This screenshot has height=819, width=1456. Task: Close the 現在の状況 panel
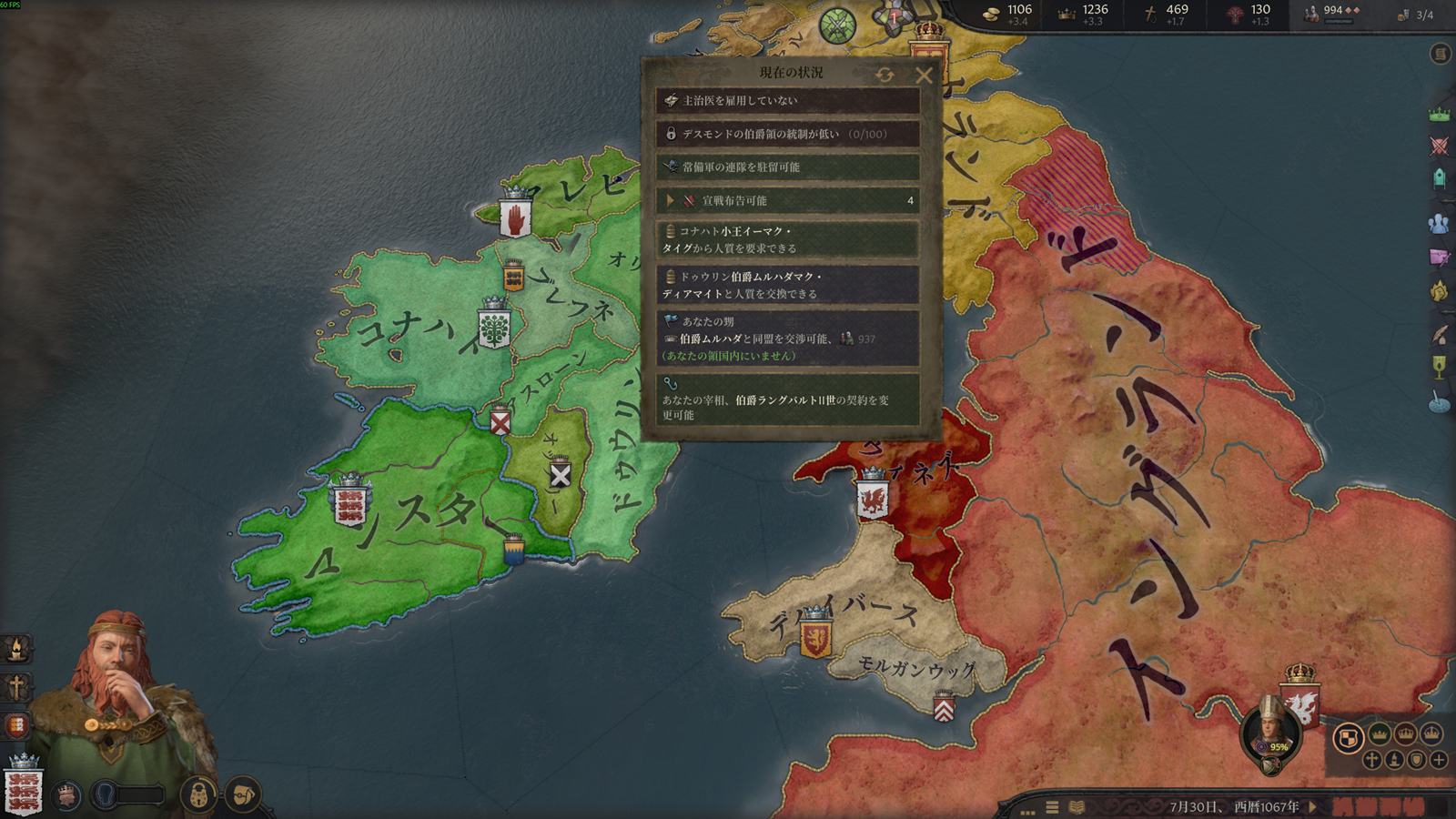tap(924, 75)
